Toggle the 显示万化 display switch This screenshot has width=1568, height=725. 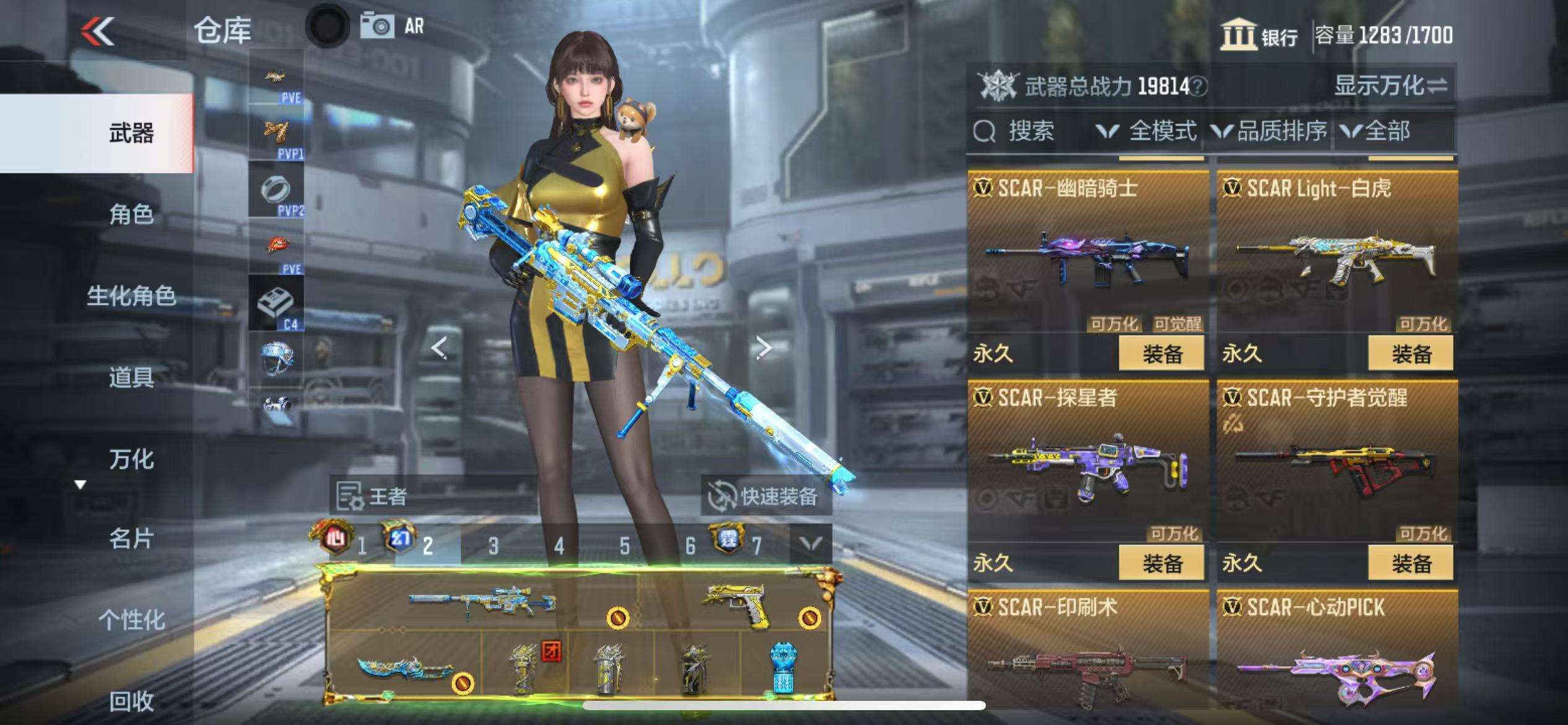point(1390,86)
